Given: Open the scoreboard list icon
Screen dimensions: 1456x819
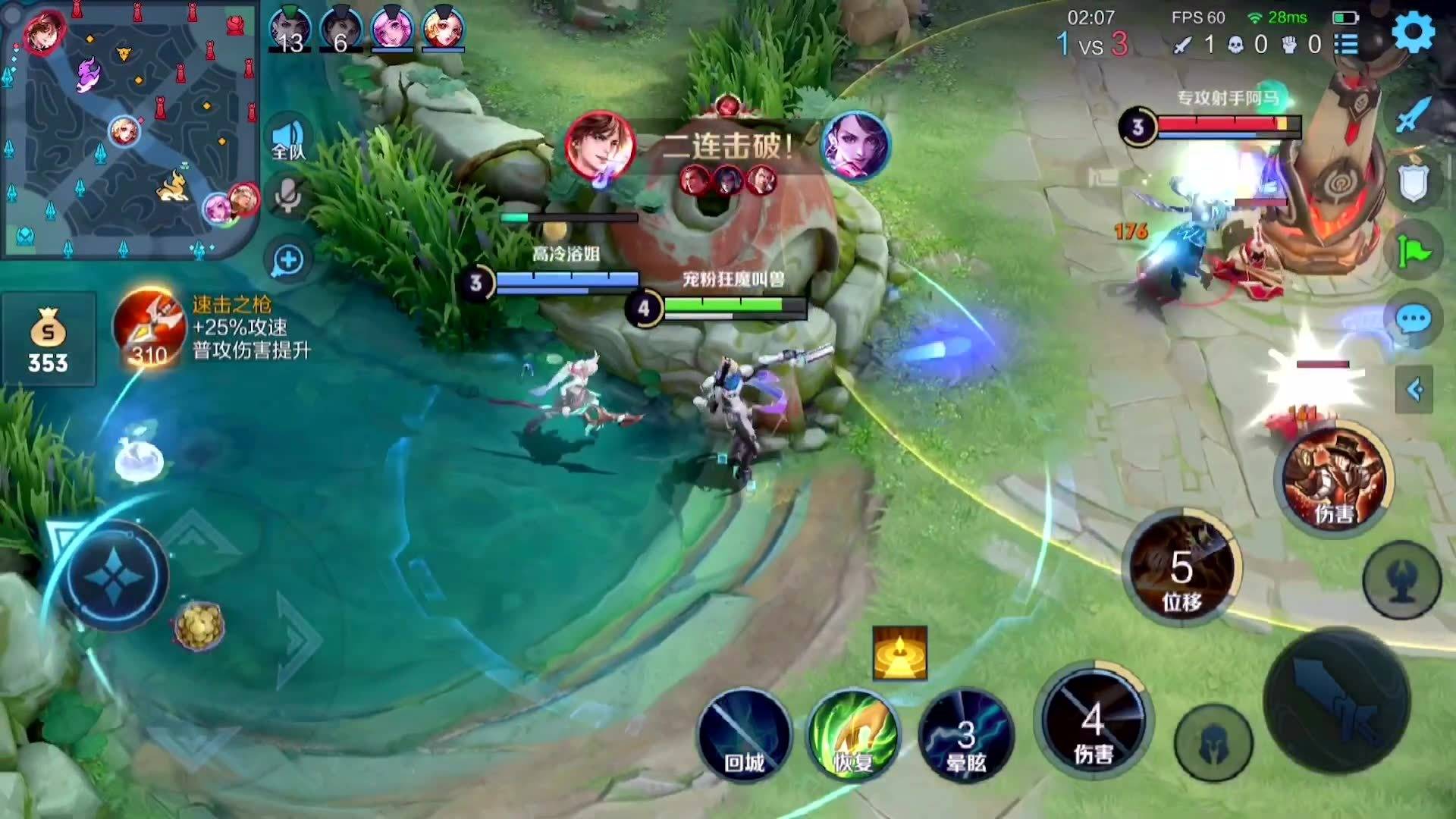Looking at the screenshot, I should (x=1346, y=44).
